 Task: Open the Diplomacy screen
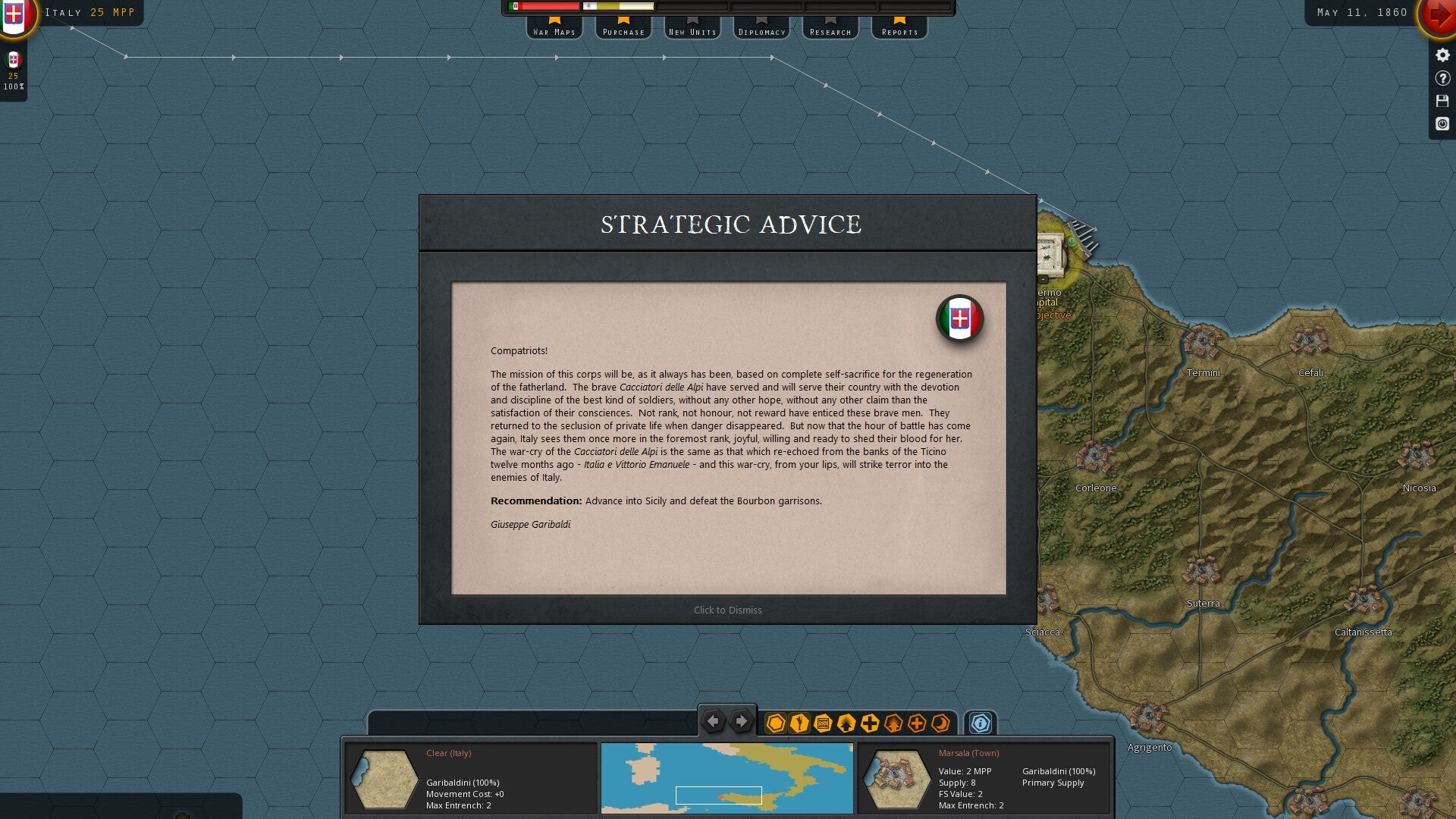coord(761,31)
